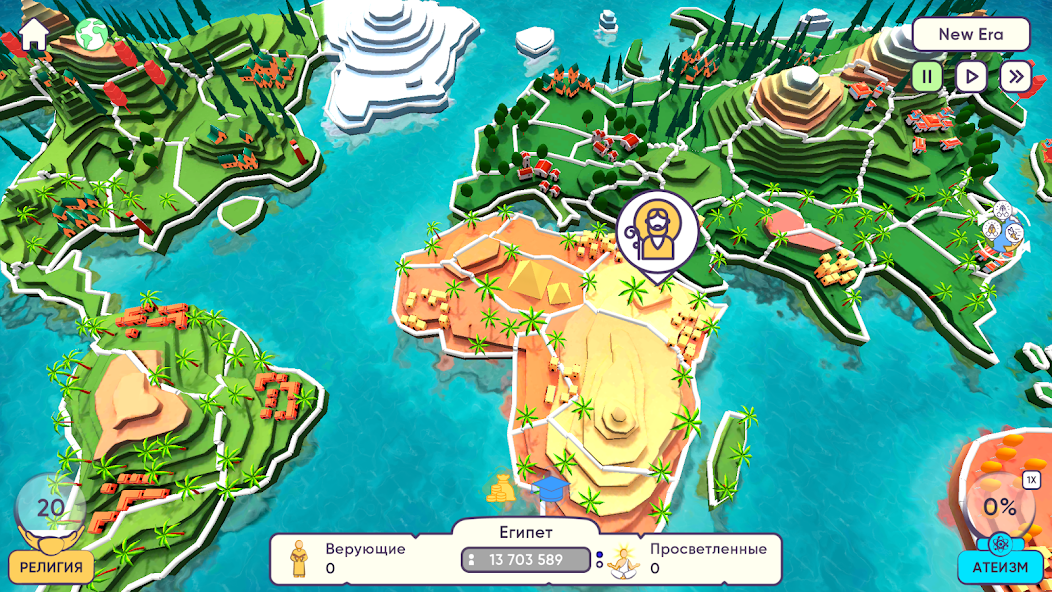Open the АТЕИЗМ panel
This screenshot has height=592, width=1052.
(999, 567)
